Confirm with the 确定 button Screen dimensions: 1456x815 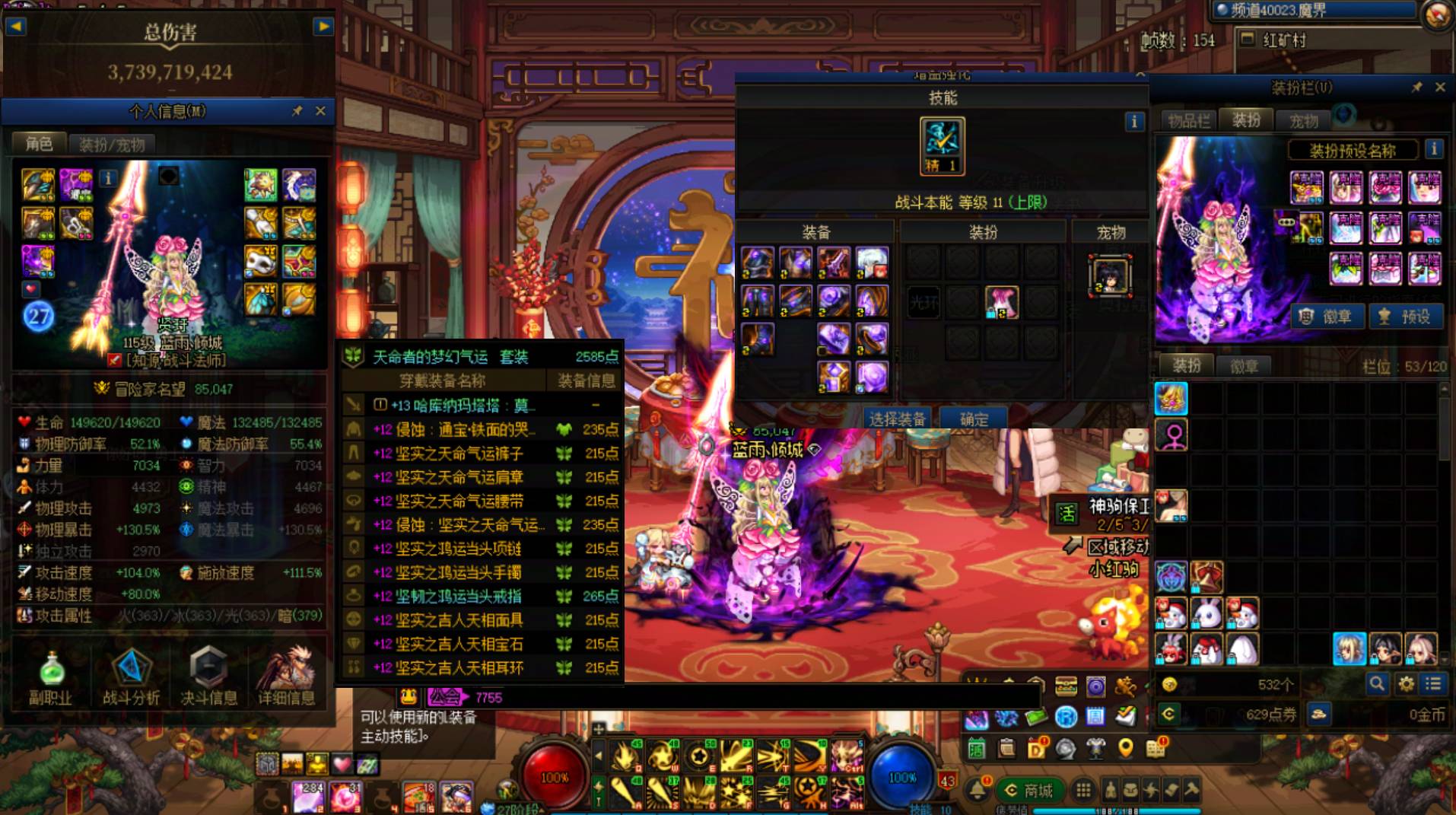pos(974,419)
